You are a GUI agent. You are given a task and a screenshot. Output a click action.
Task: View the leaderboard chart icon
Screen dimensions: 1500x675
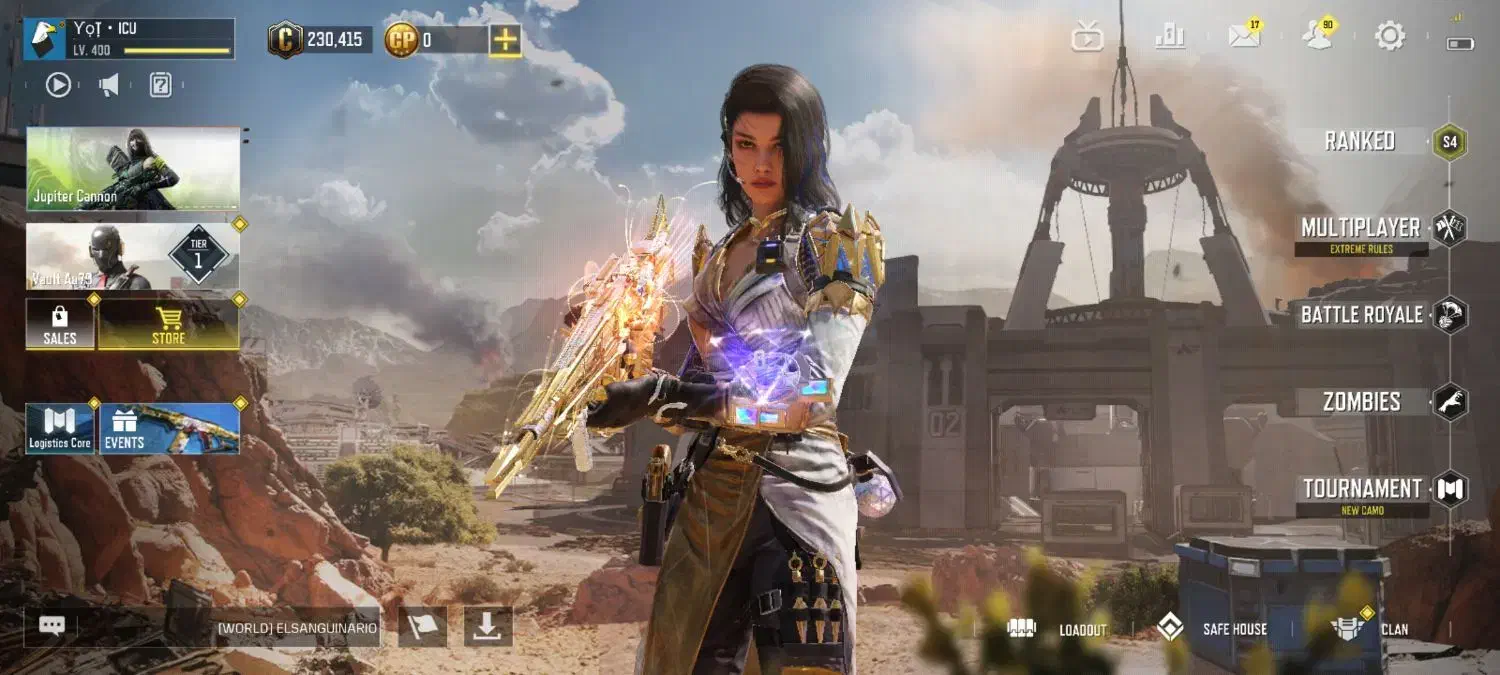[x=1169, y=37]
